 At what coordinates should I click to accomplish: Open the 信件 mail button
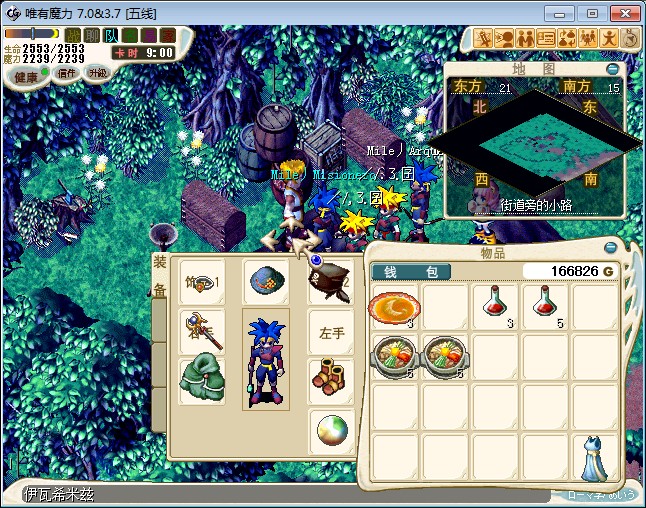tap(67, 73)
